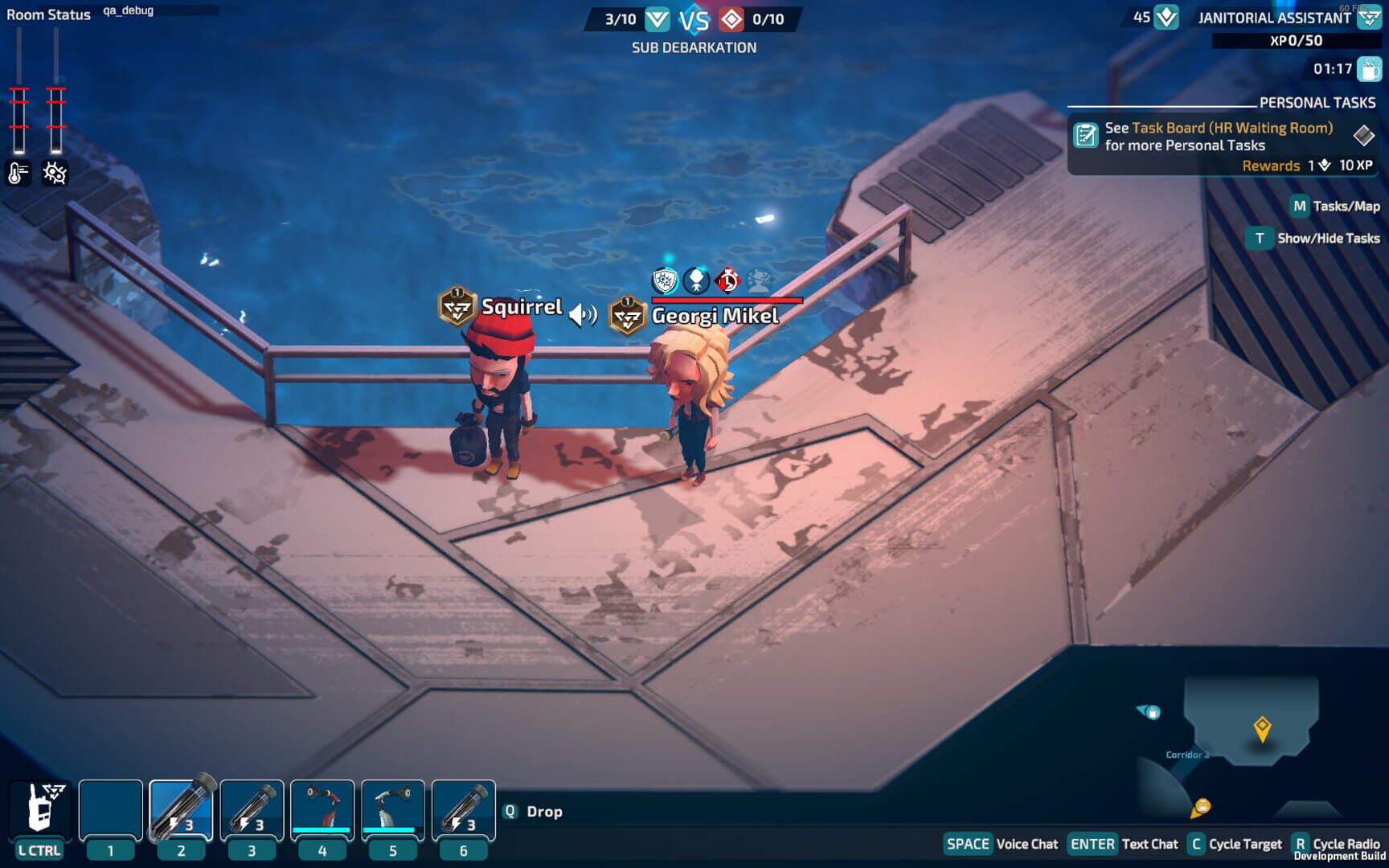Click the Cycle Target C command
The height and width of the screenshot is (868, 1389).
(x=1198, y=844)
